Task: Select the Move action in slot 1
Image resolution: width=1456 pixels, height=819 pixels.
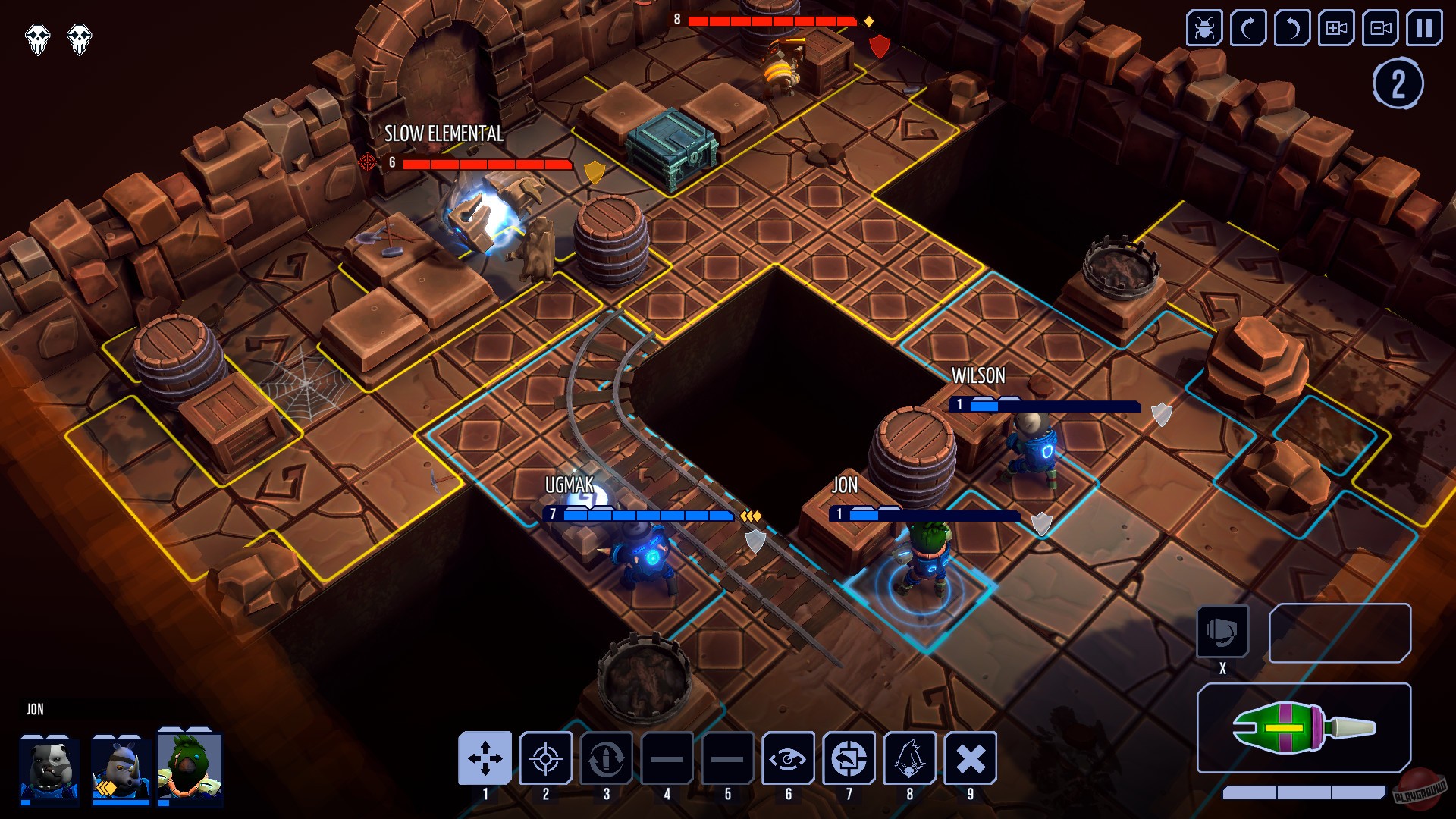Action: point(485,758)
